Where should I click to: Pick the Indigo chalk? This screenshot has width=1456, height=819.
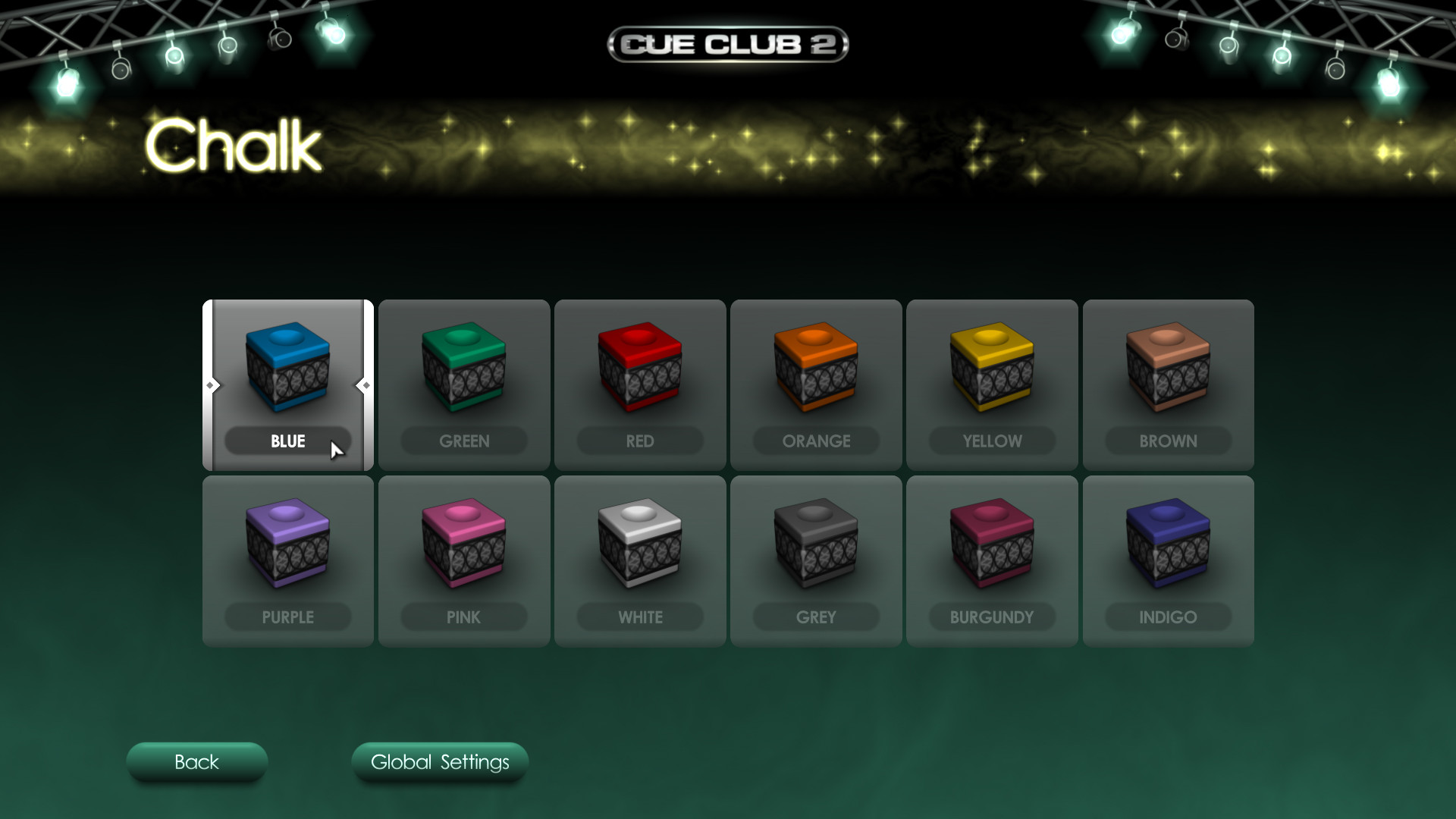[1168, 548]
